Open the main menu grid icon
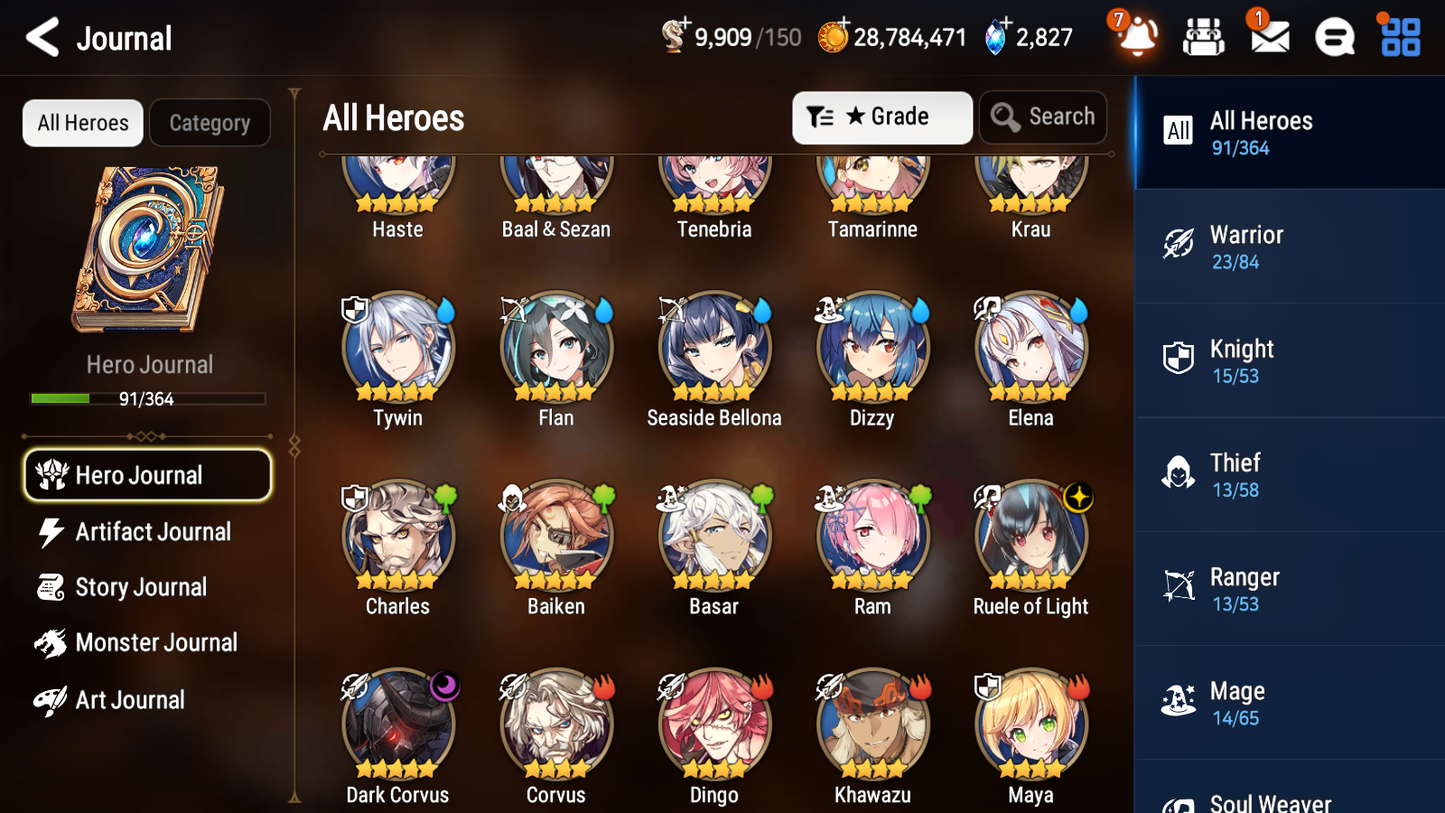This screenshot has height=813, width=1445. 1399,36
